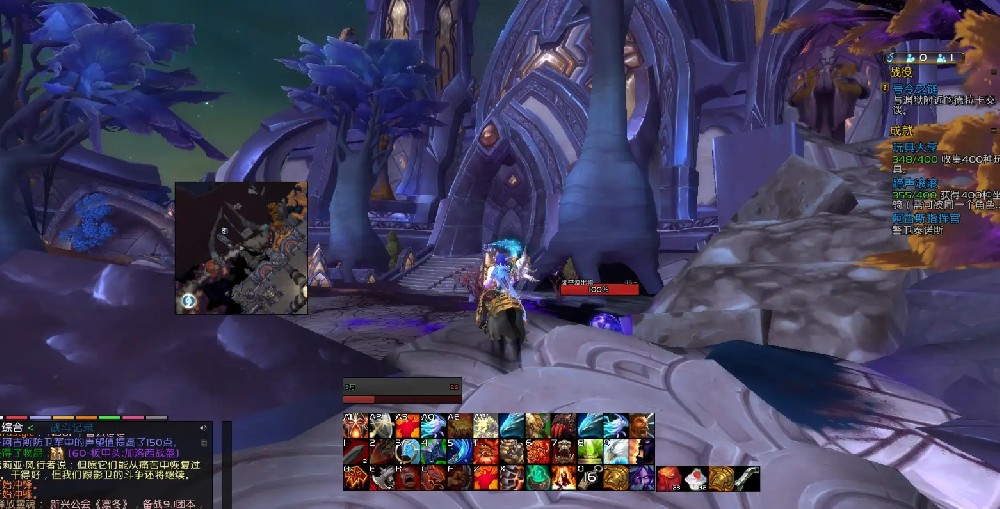Toggle the chat speaker icon
Viewport: 1000px width, 509px height.
point(205,428)
